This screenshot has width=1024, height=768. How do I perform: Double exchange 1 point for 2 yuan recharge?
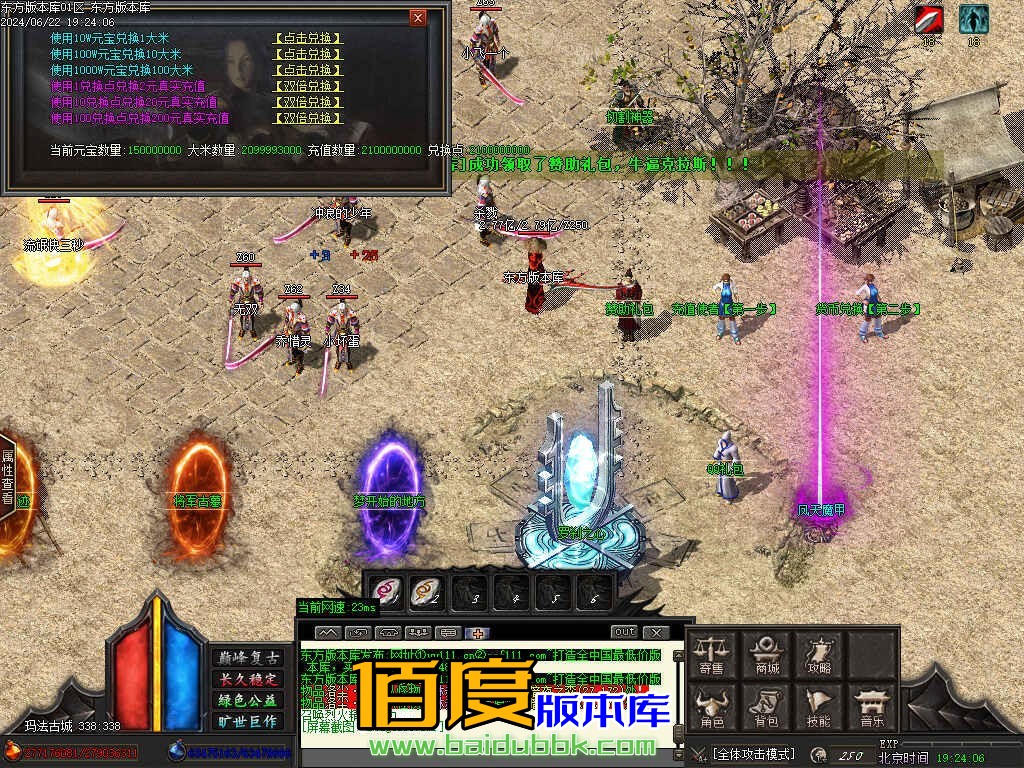pos(308,86)
